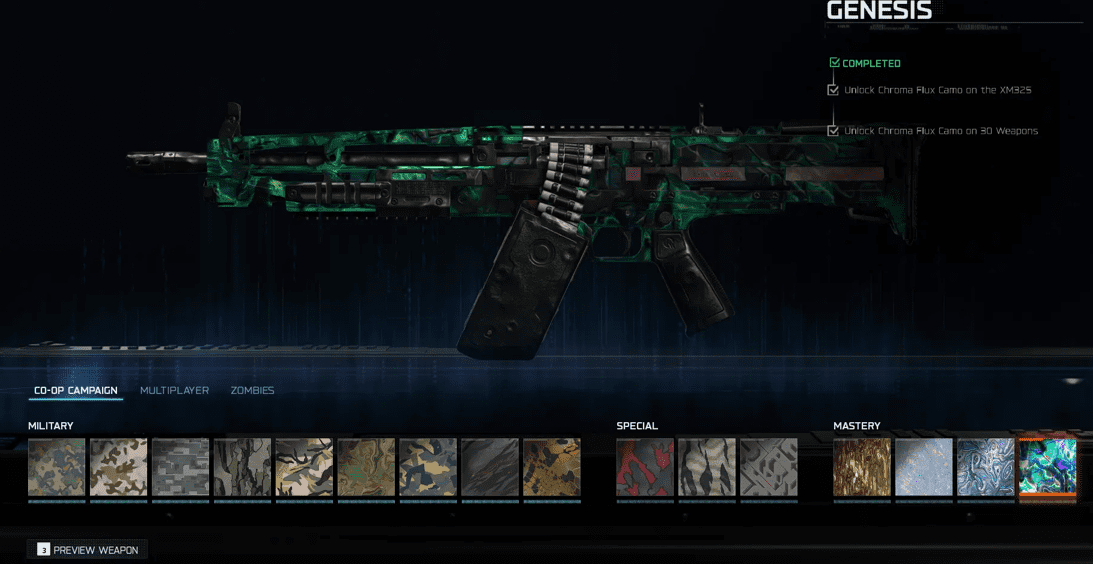Screen dimensions: 1093x564
Task: Select the gold Mastery camo
Action: 862,467
